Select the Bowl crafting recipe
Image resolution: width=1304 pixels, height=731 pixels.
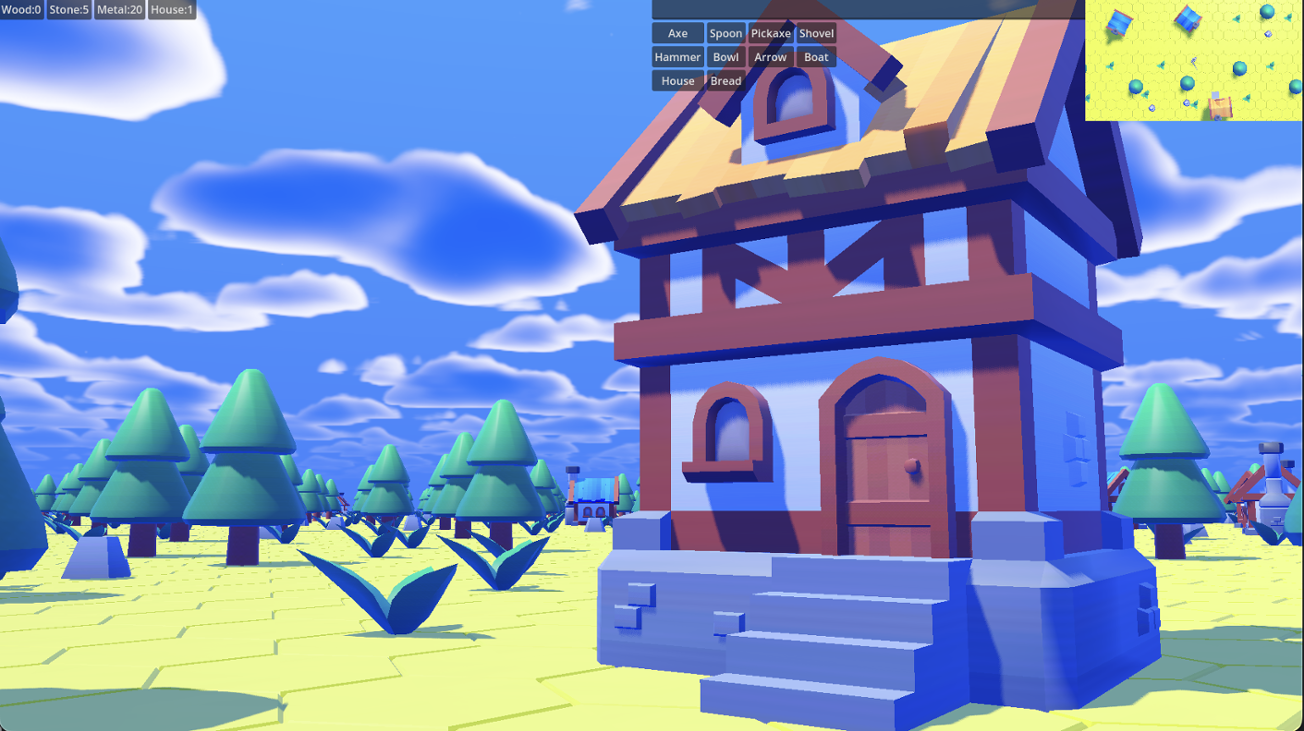point(726,57)
